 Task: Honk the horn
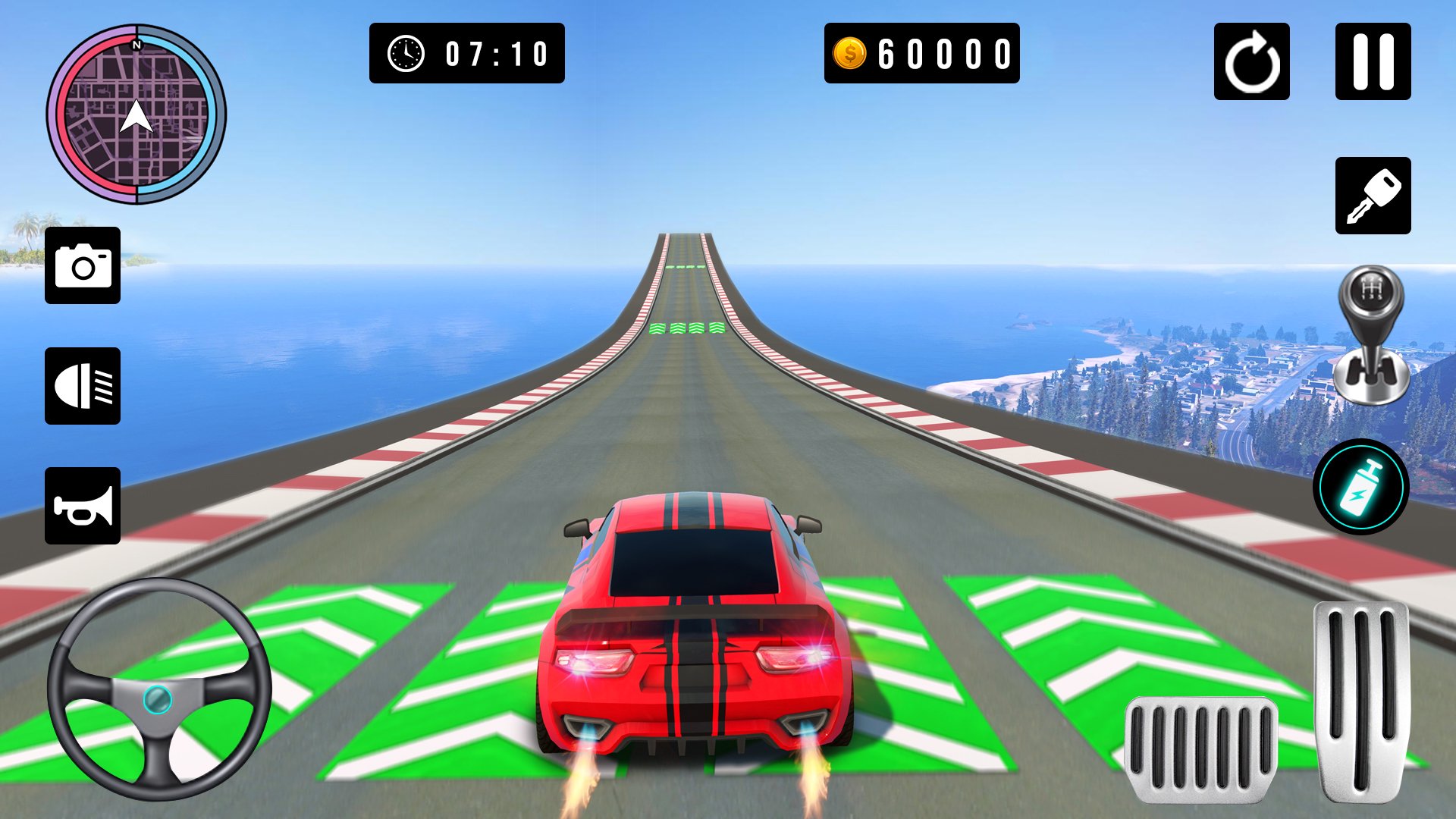[83, 507]
